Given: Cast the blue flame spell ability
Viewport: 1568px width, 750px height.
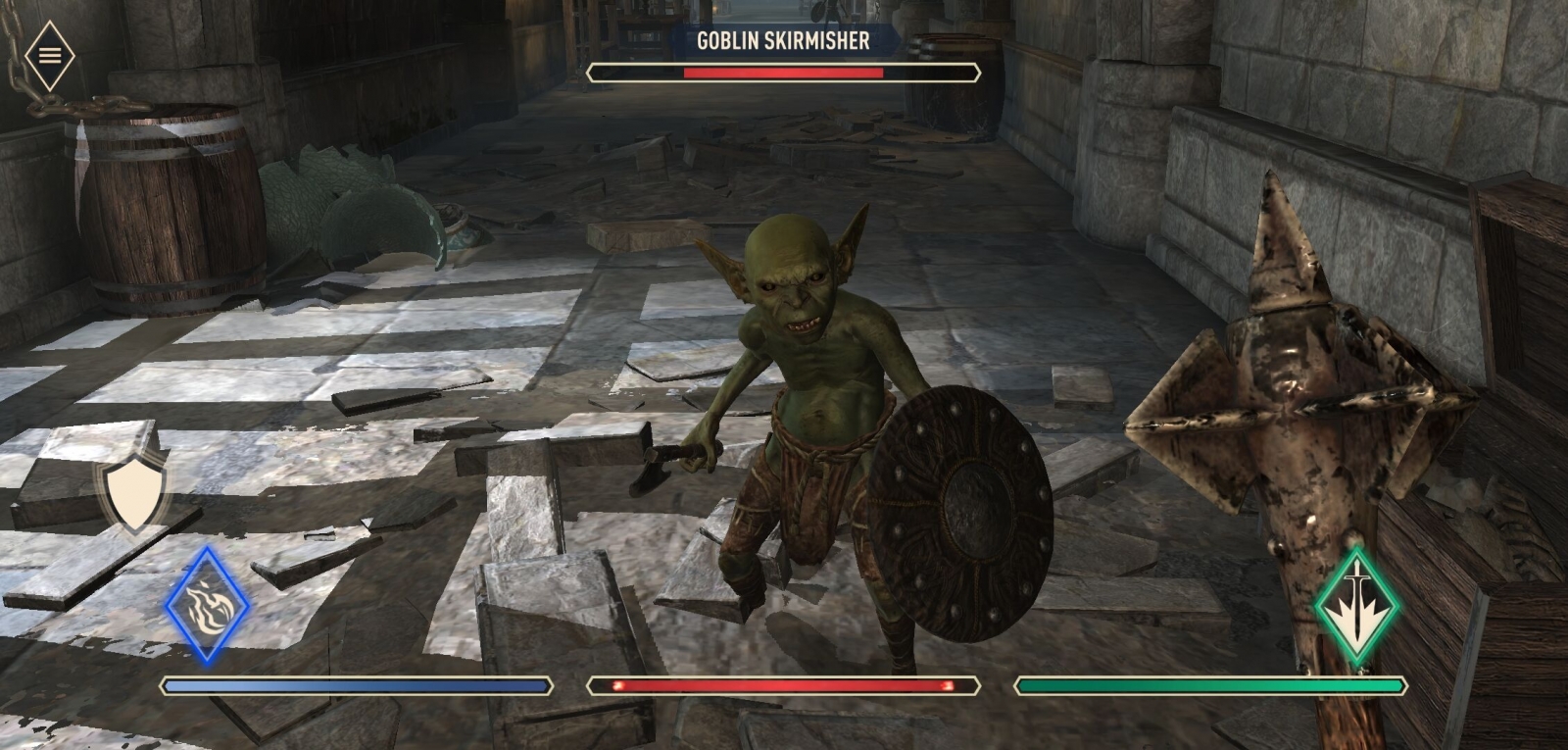Looking at the screenshot, I should [x=207, y=606].
